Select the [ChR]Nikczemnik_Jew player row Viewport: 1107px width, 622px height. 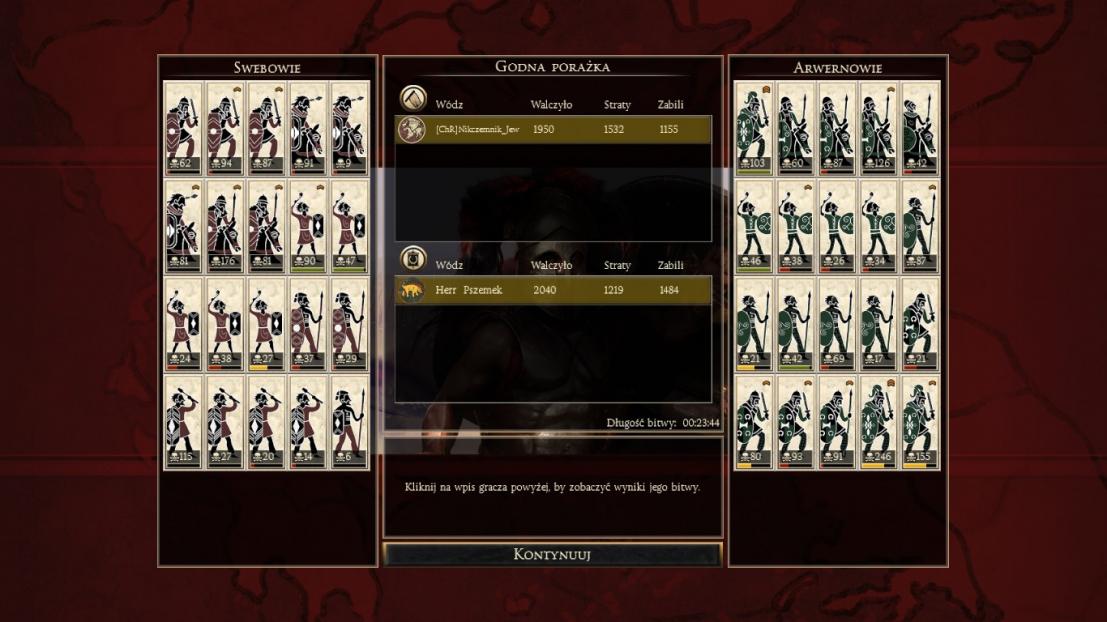[553, 130]
